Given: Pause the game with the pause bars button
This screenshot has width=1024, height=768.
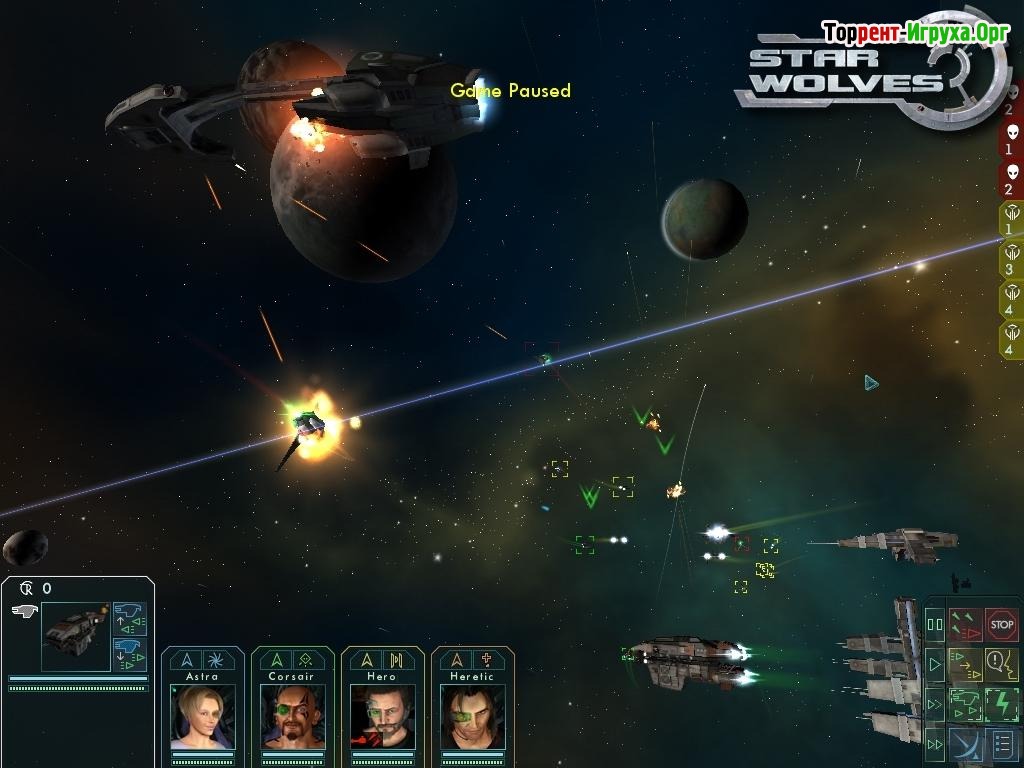Looking at the screenshot, I should coord(935,625).
